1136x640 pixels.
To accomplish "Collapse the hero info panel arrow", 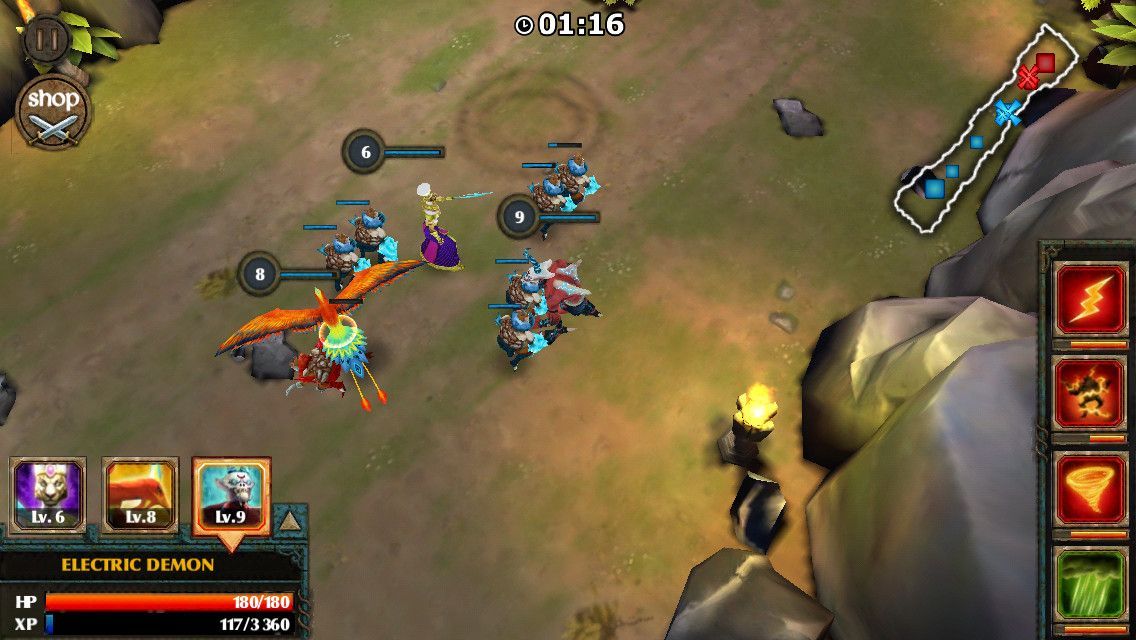I will click(288, 521).
